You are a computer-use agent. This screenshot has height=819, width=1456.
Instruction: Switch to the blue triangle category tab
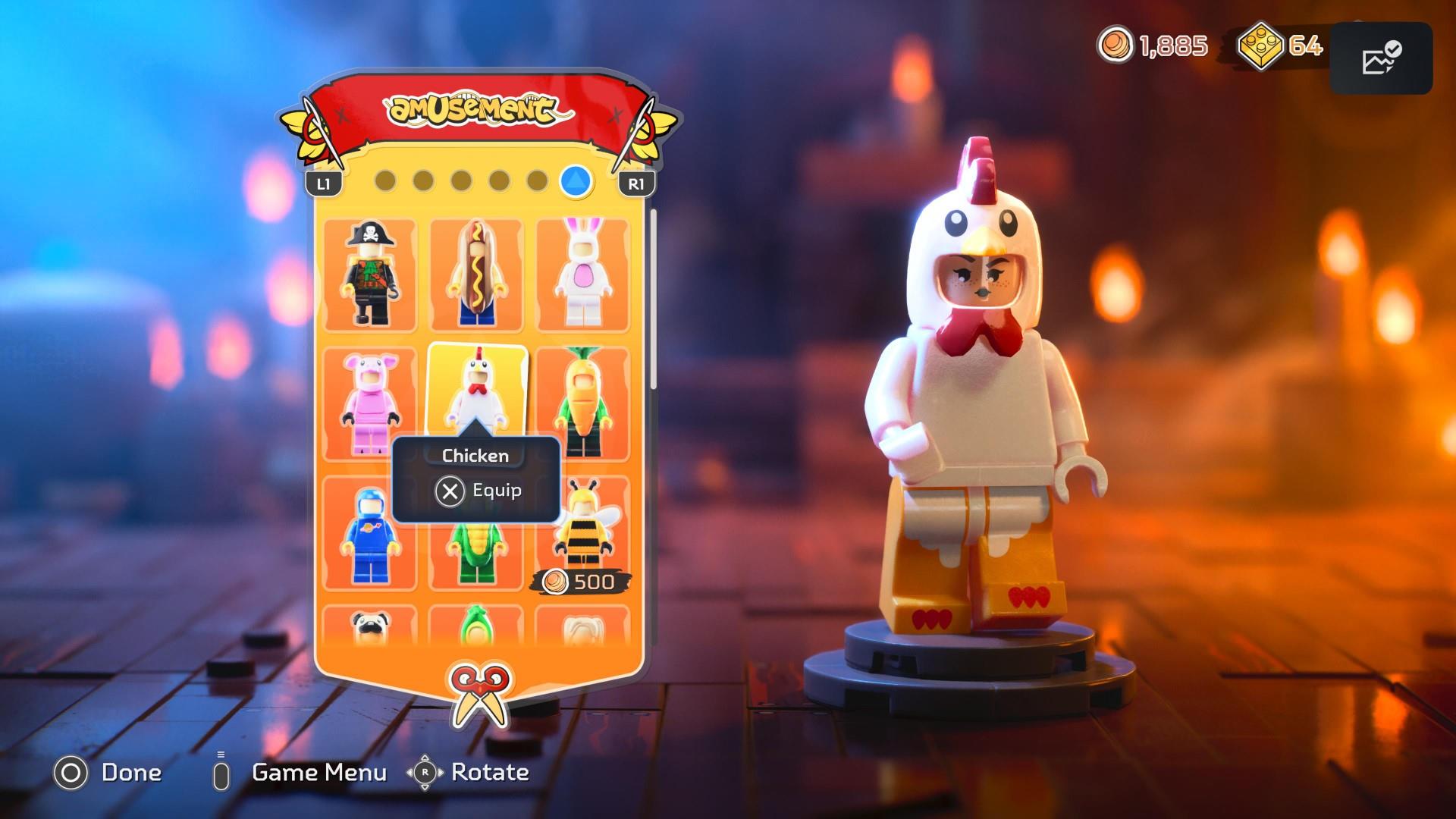(x=576, y=181)
